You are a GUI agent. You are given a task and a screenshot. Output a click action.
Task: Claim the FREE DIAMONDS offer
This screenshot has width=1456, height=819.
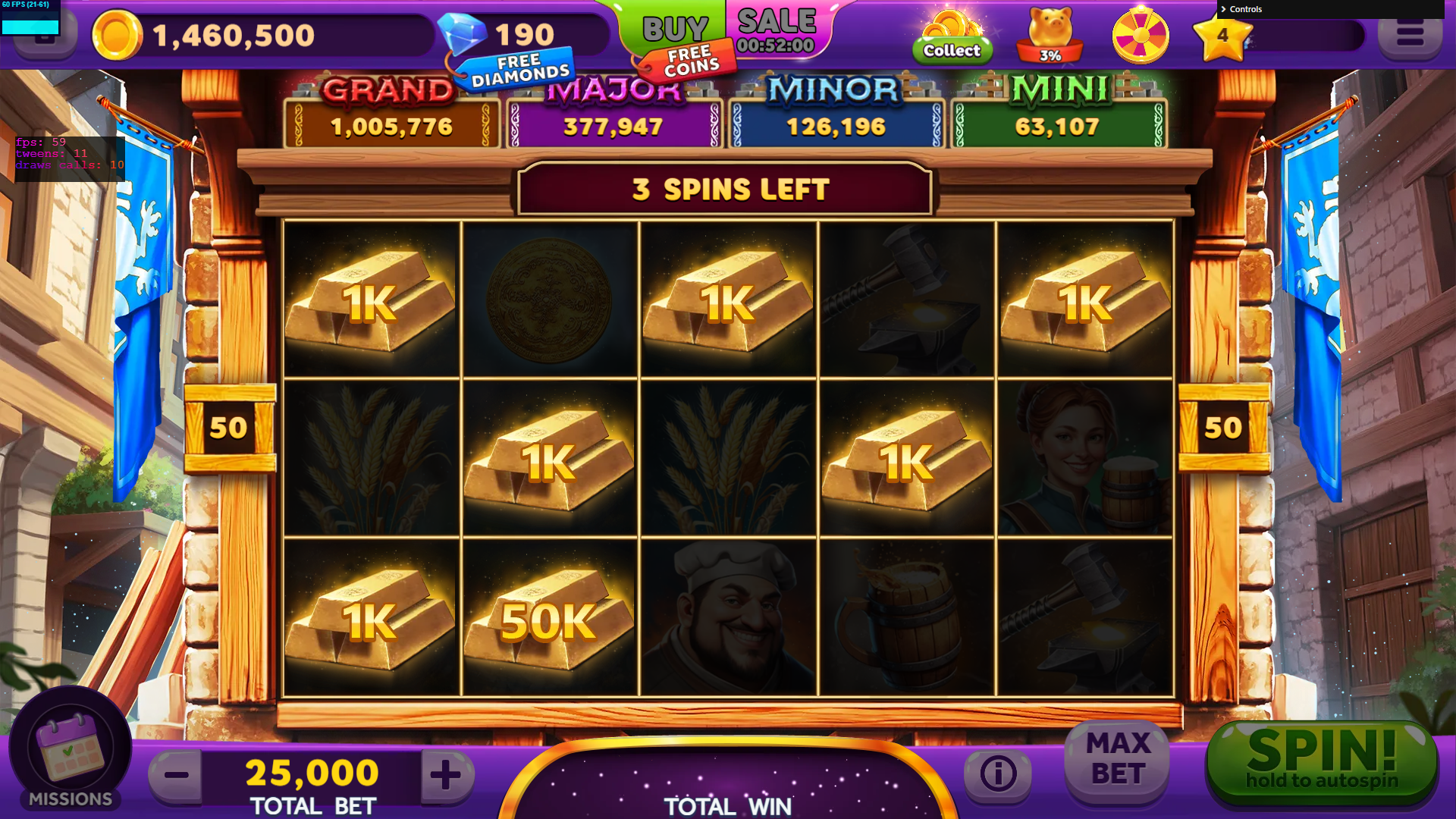coord(519,70)
